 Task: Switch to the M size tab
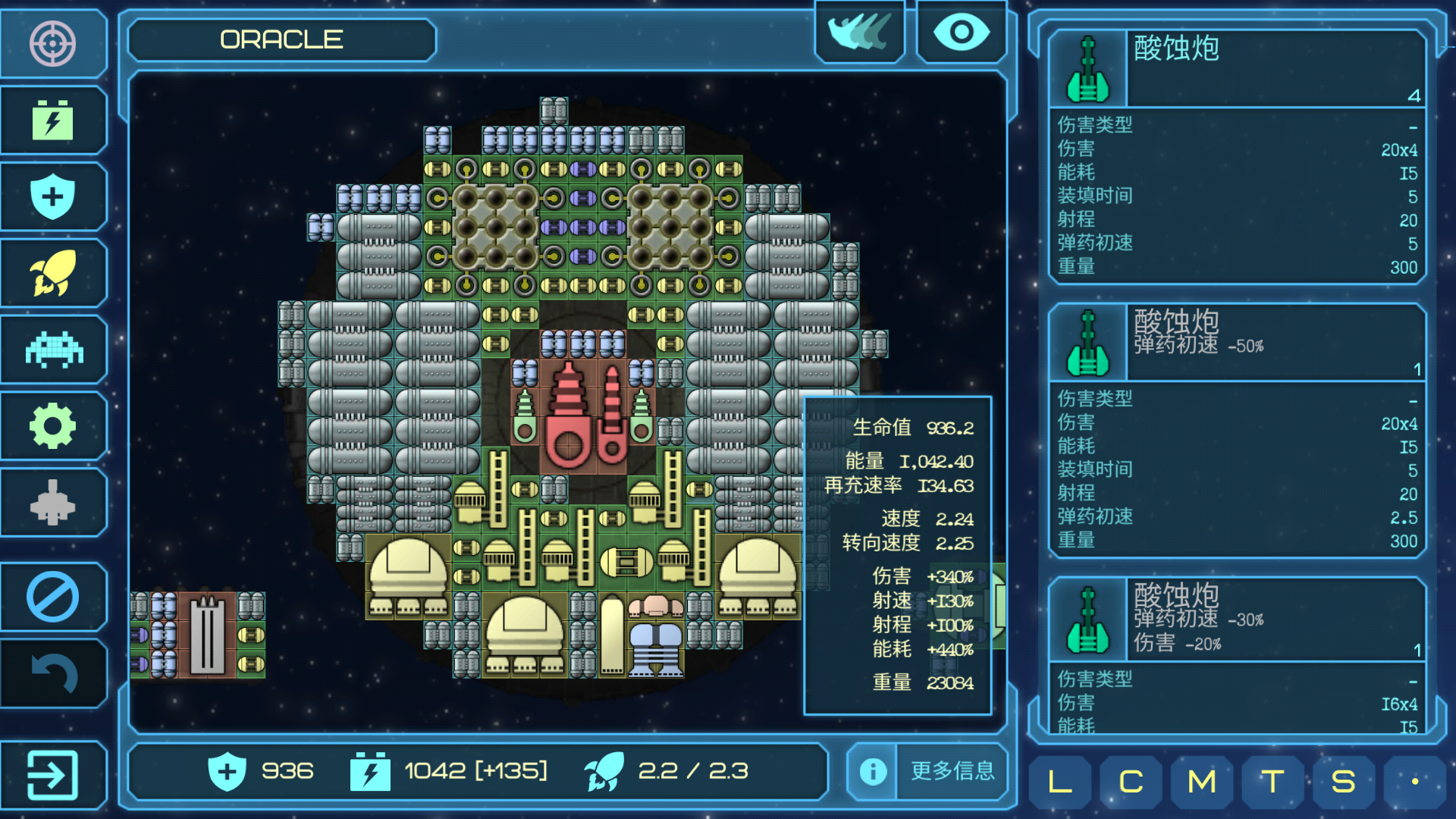1201,781
